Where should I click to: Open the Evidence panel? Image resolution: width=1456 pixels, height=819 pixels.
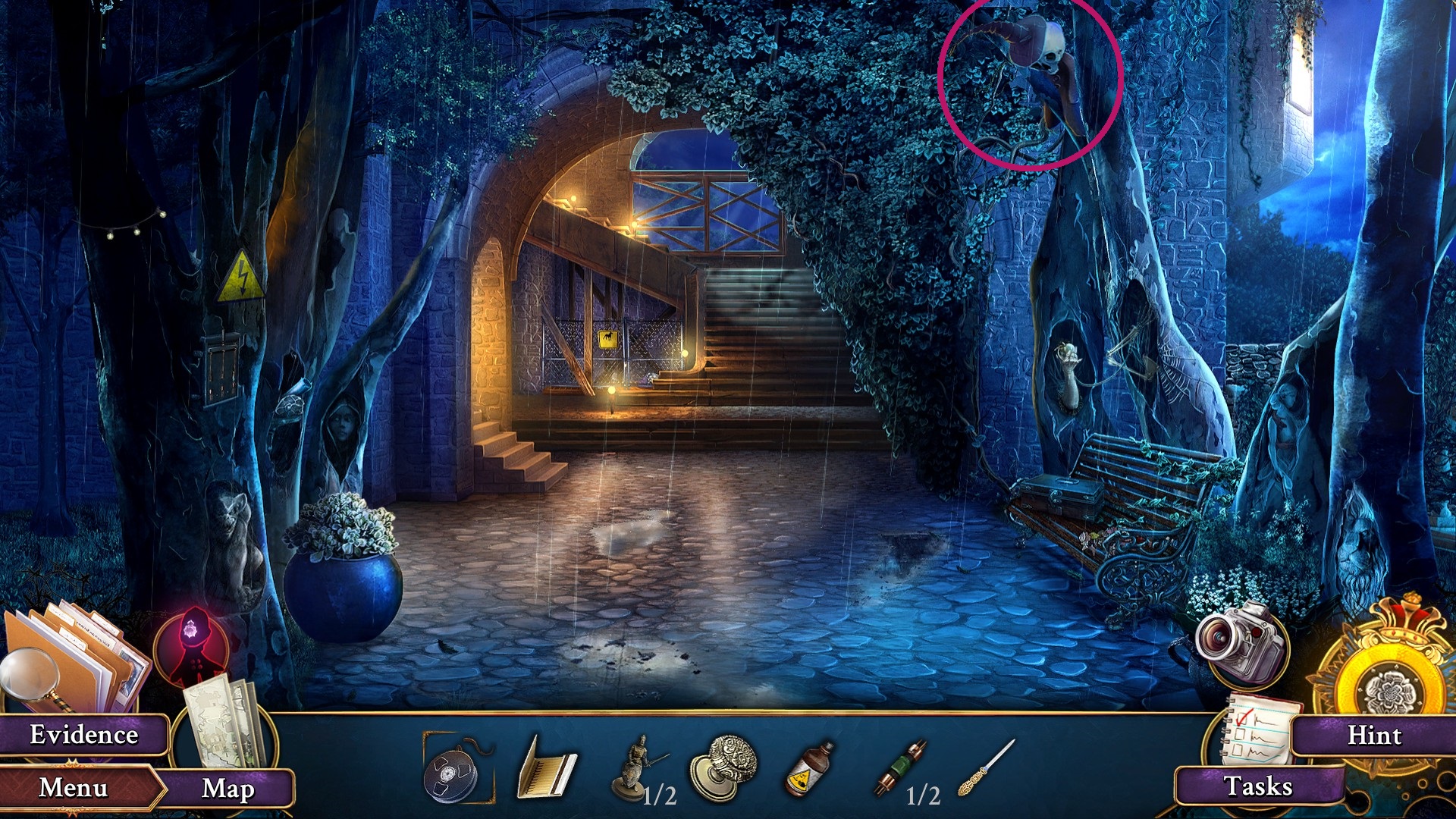click(x=83, y=733)
